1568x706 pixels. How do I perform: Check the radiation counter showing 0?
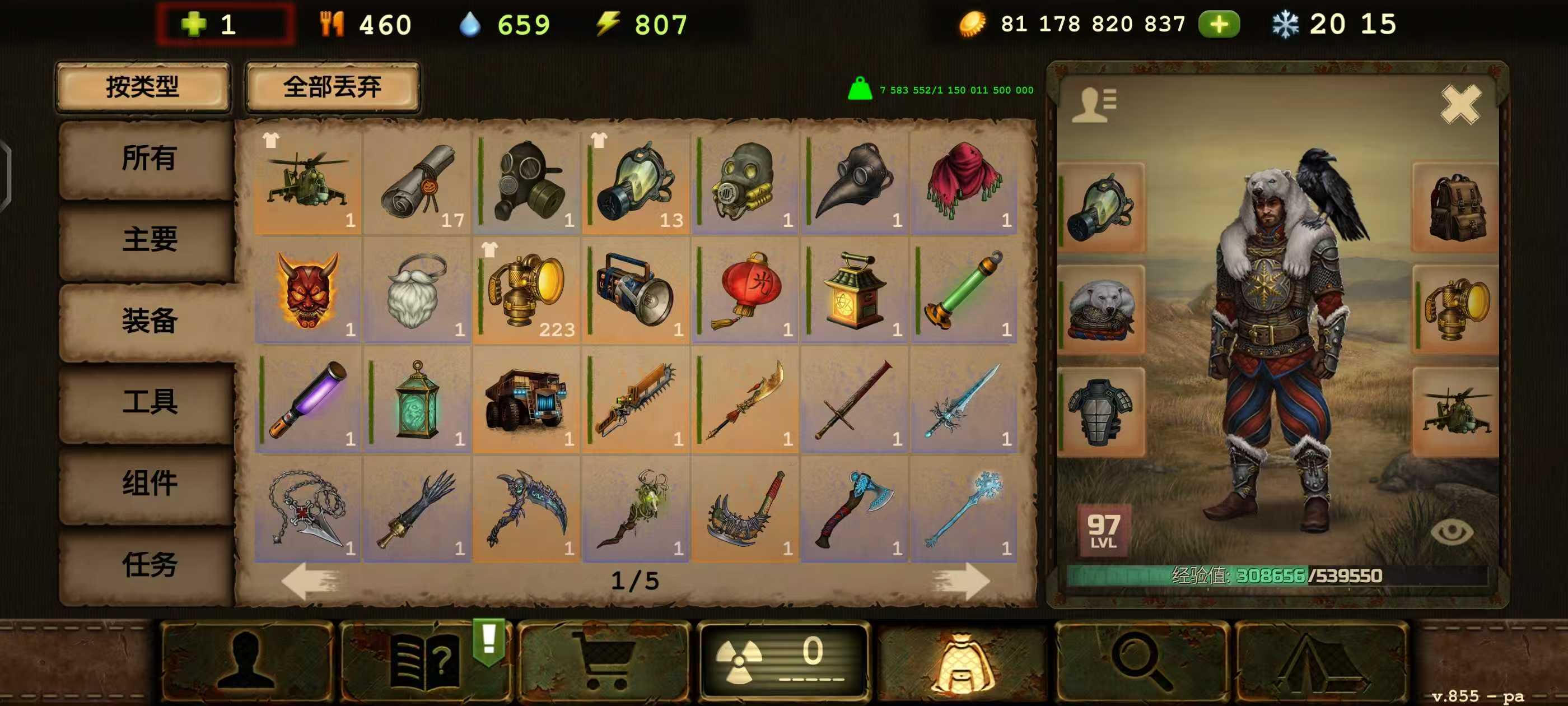tap(785, 663)
